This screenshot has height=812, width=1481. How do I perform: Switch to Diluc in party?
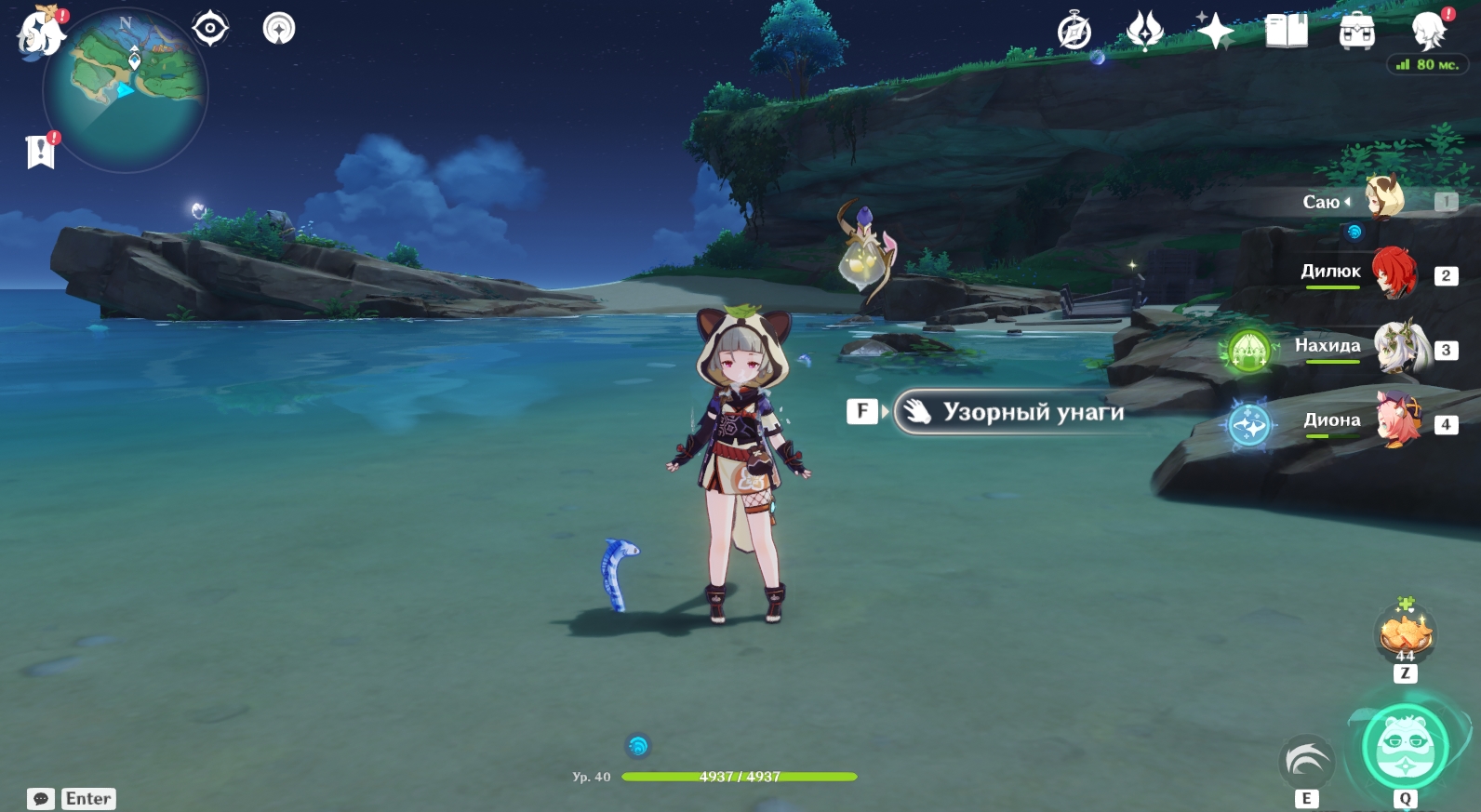point(1393,273)
